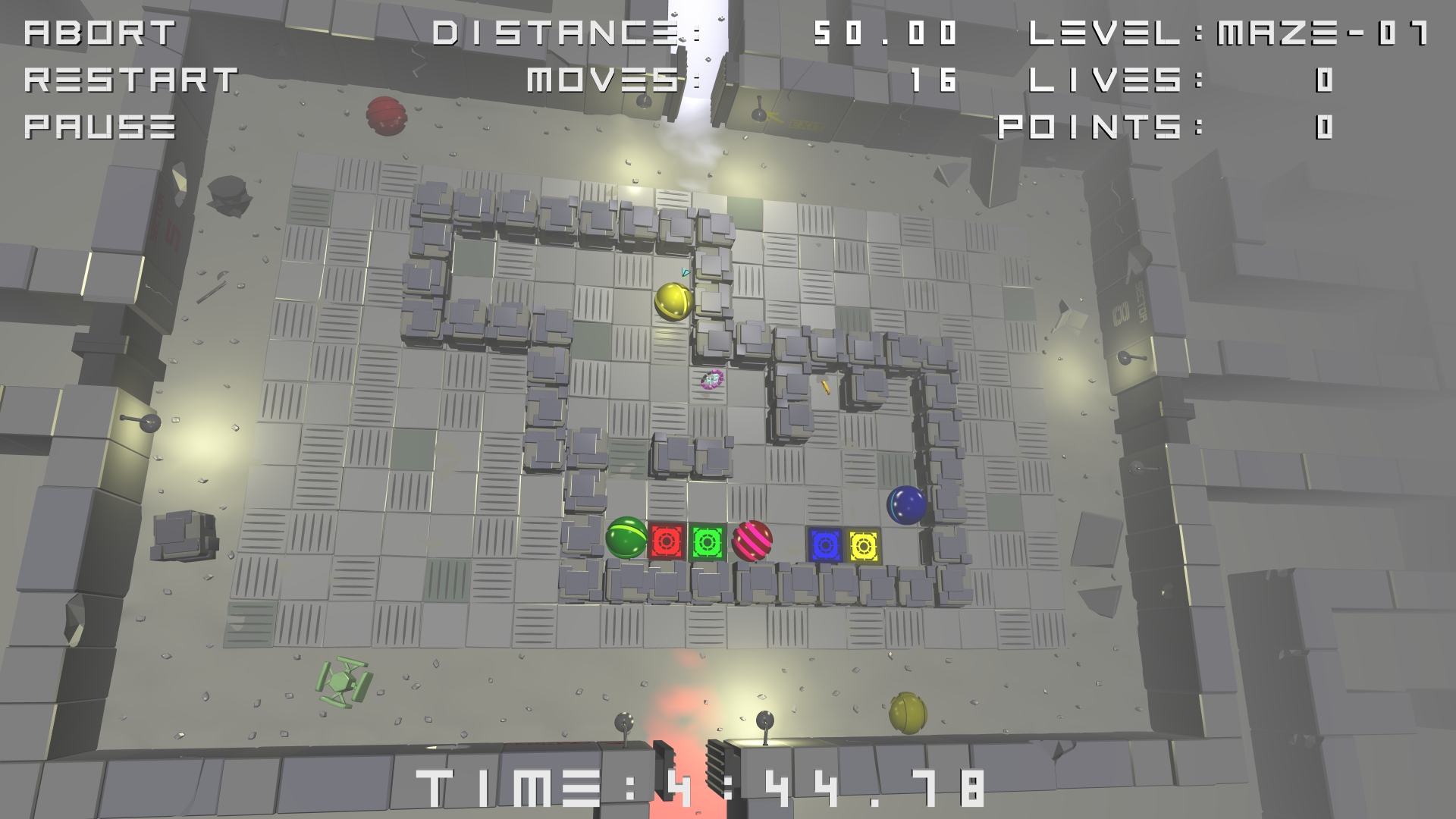The image size is (1456, 819).
Task: Activate the PAUSE control
Action: [x=99, y=127]
